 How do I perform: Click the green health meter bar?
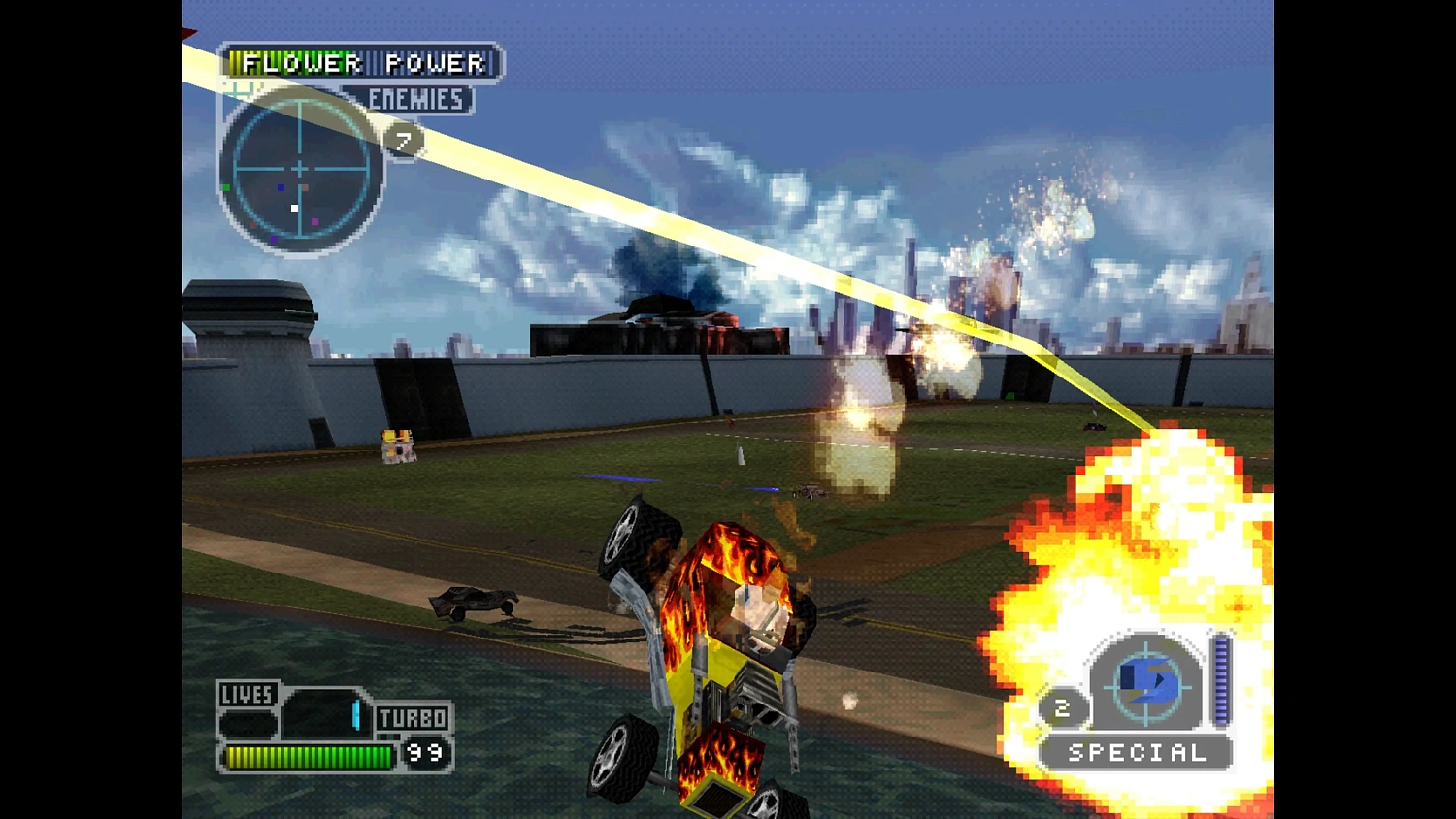click(x=309, y=756)
